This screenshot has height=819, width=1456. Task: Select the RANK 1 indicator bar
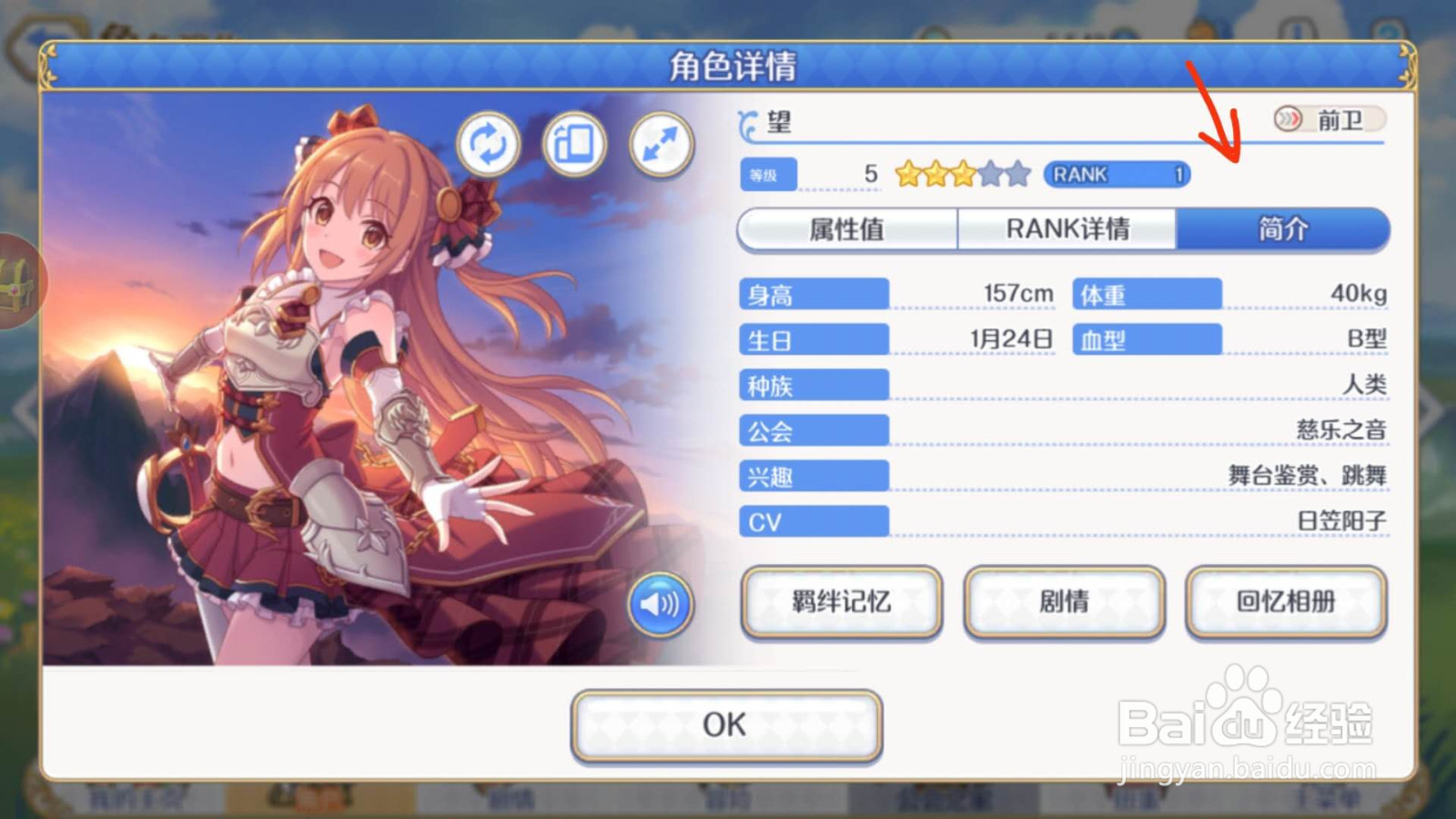(1116, 174)
